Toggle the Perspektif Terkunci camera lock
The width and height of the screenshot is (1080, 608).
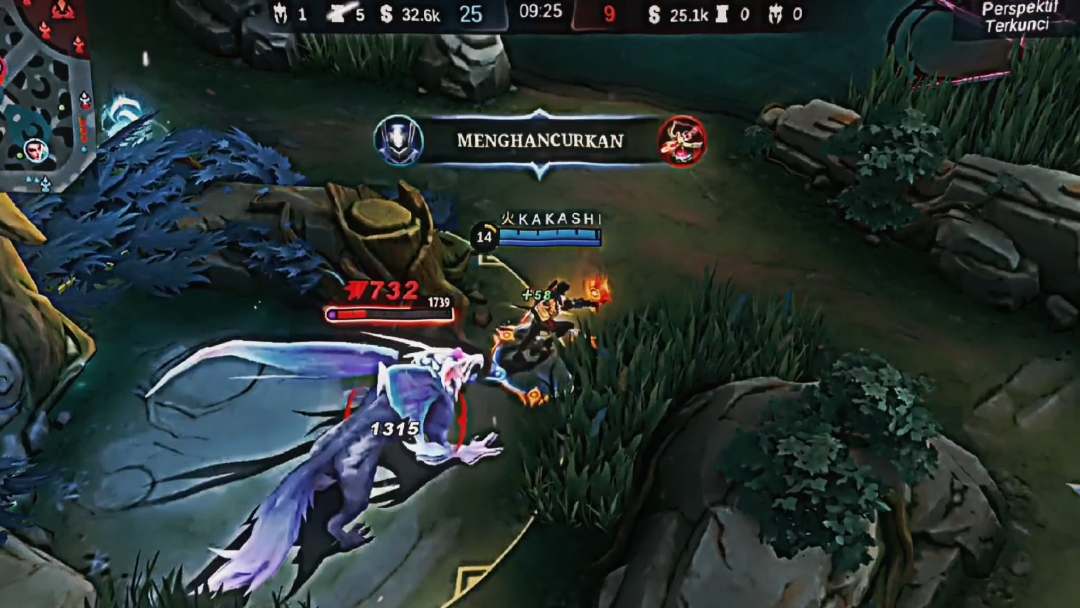coord(1015,18)
